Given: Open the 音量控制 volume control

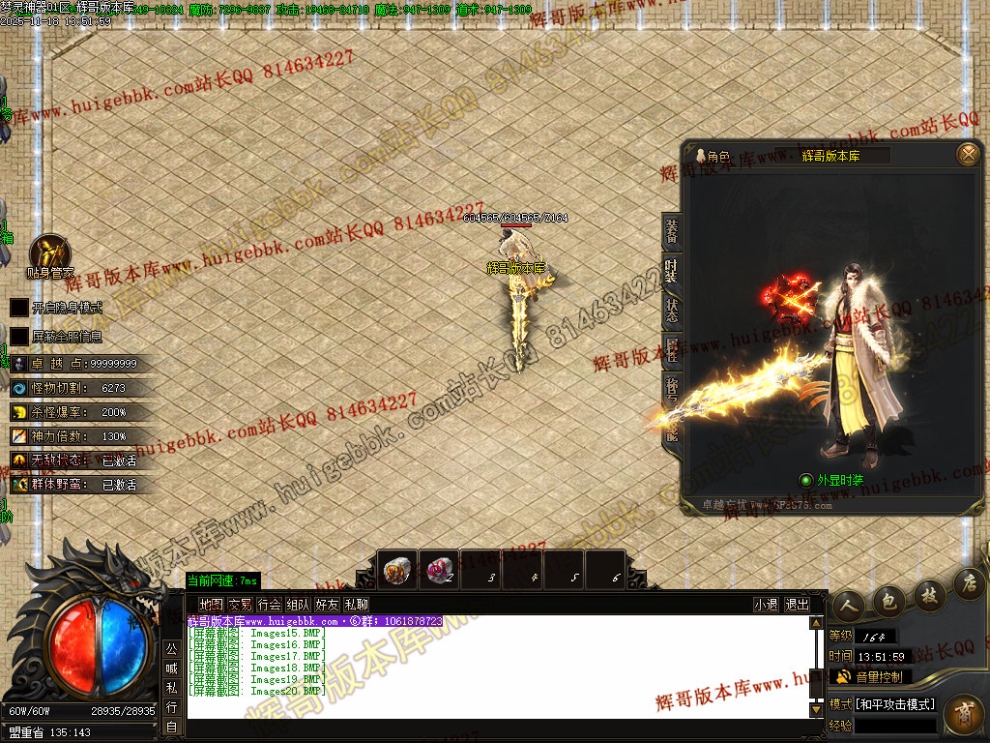Looking at the screenshot, I should pos(869,677).
